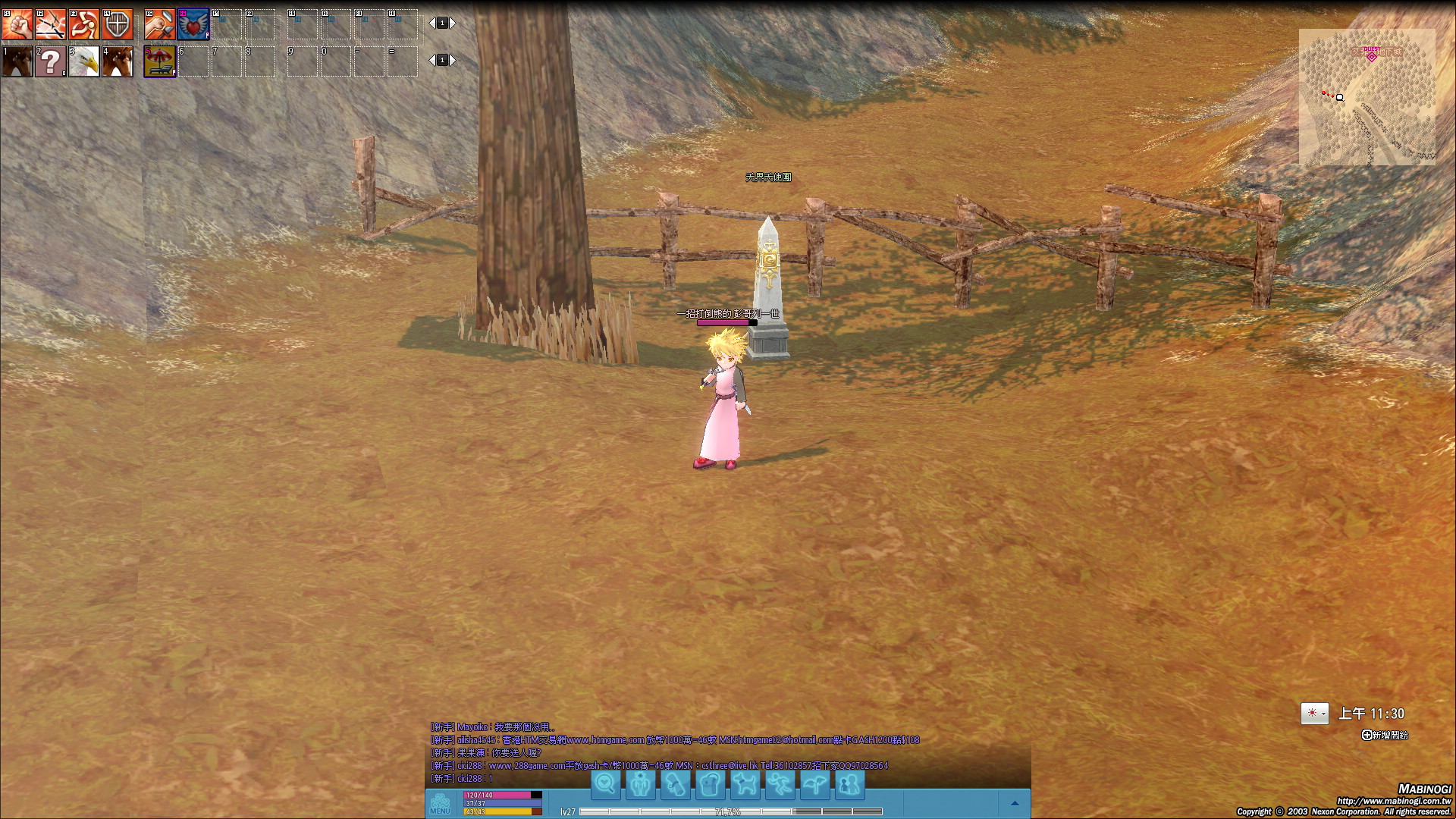This screenshot has width=1456, height=819.
Task: Use the beach umbrella rest item
Action: coord(160,61)
